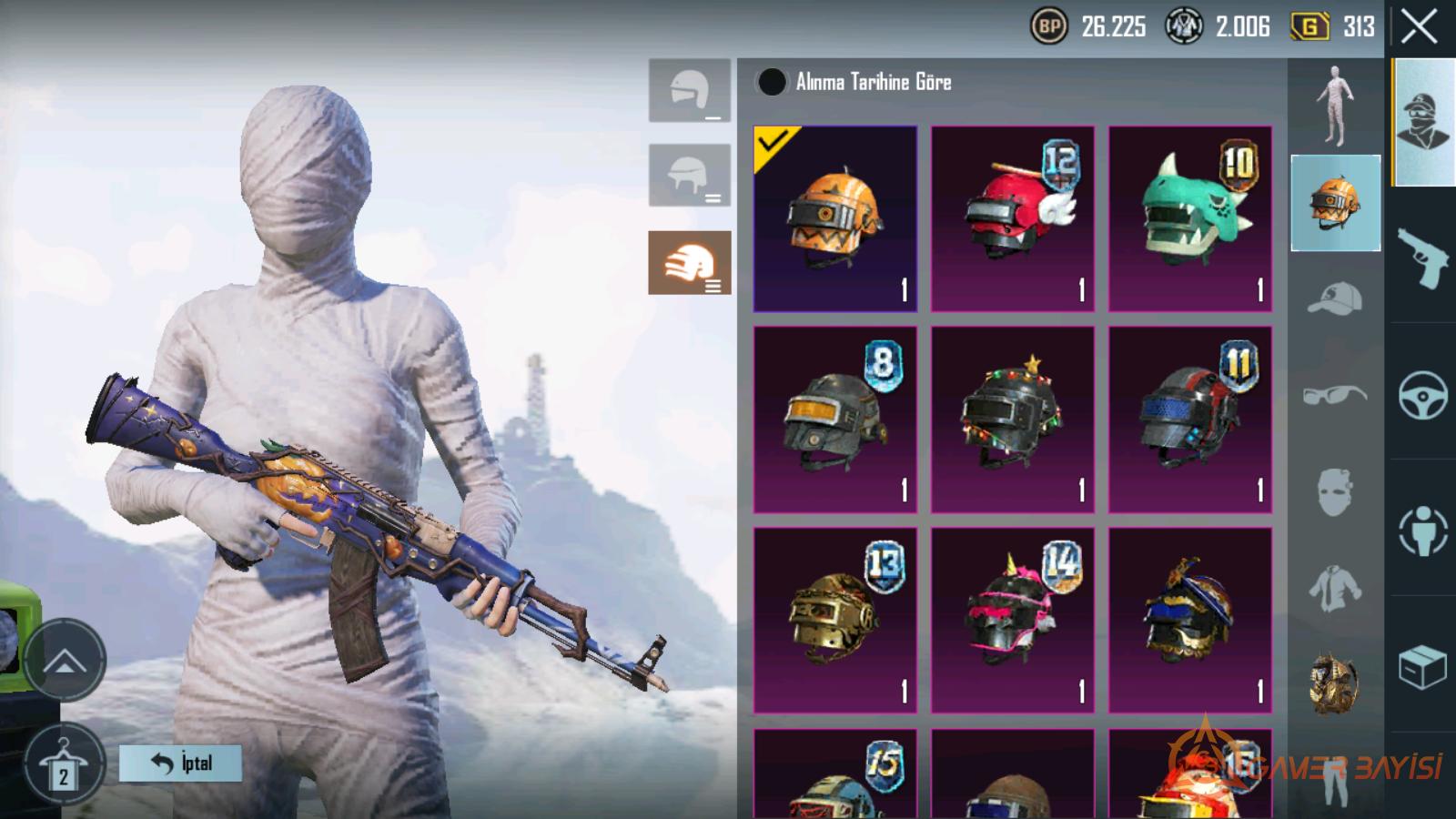
Task: Choose the red winged helmet skin
Action: click(x=1012, y=219)
